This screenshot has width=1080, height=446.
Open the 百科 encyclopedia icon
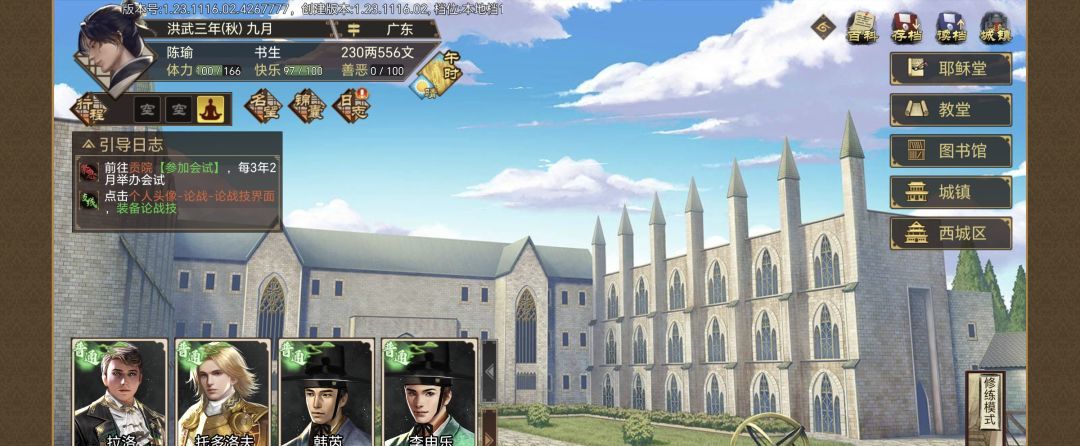coord(861,27)
